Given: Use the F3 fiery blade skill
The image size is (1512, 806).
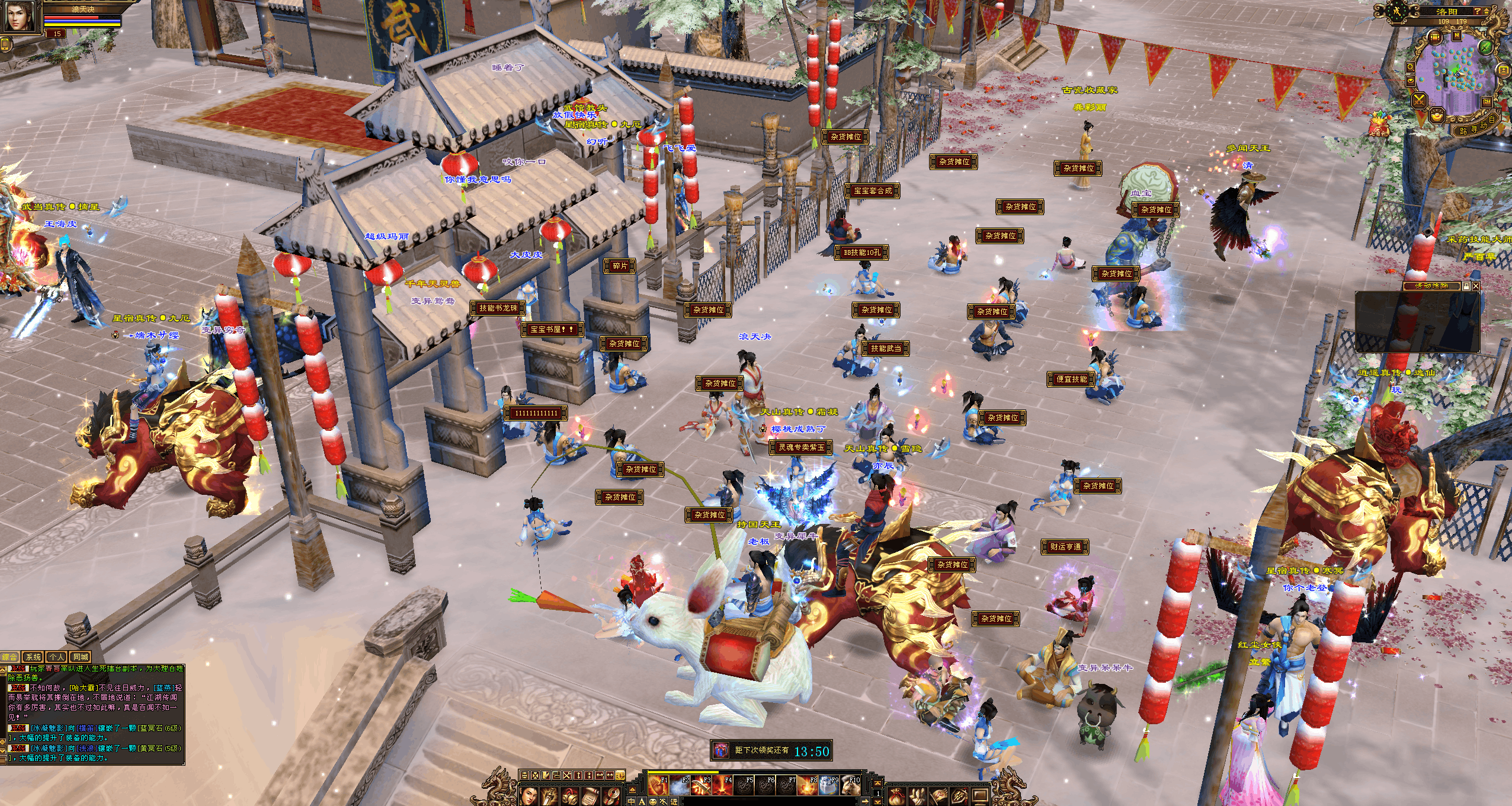Looking at the screenshot, I should point(700,785).
